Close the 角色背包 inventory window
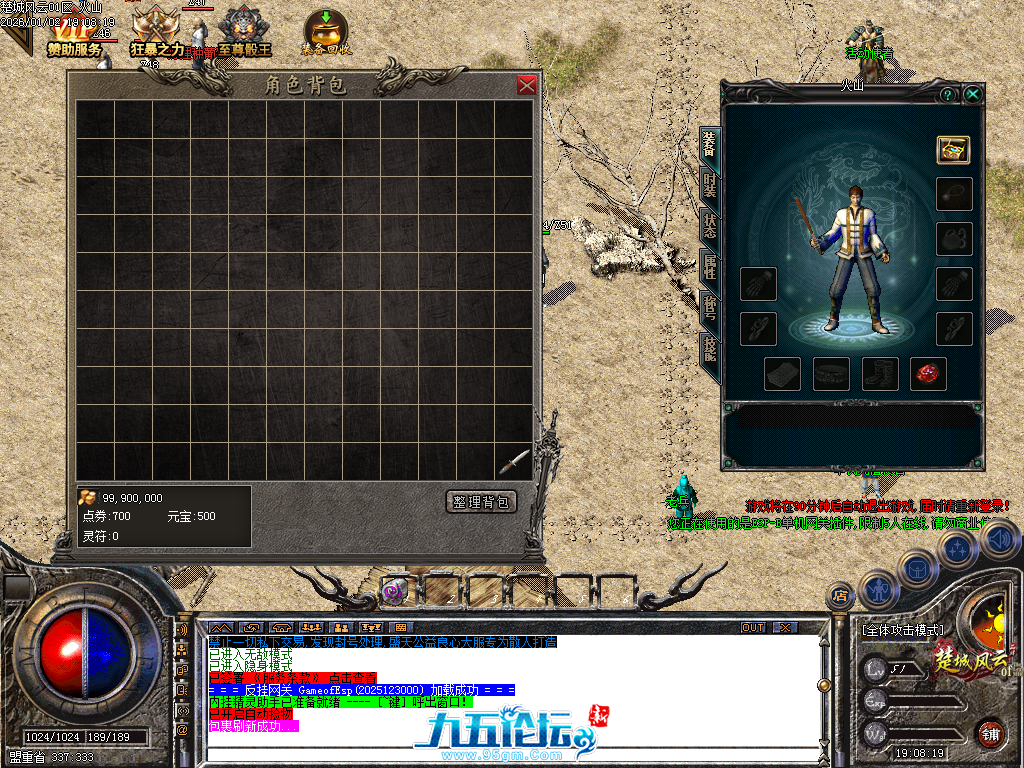Image resolution: width=1024 pixels, height=768 pixels. [x=527, y=85]
